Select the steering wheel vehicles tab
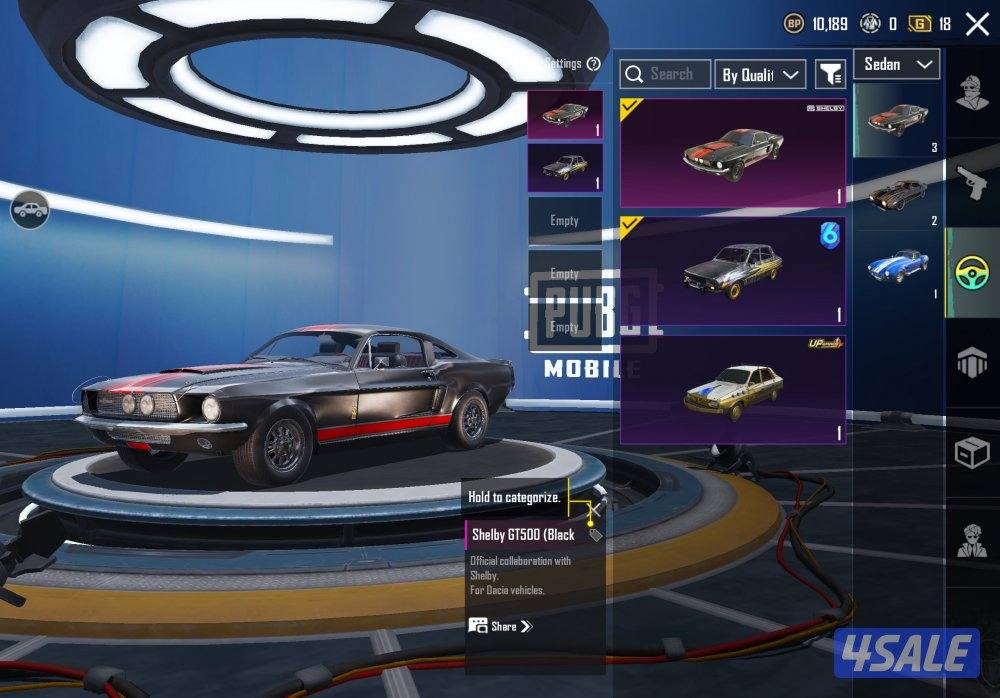This screenshot has height=698, width=1000. coord(972,272)
